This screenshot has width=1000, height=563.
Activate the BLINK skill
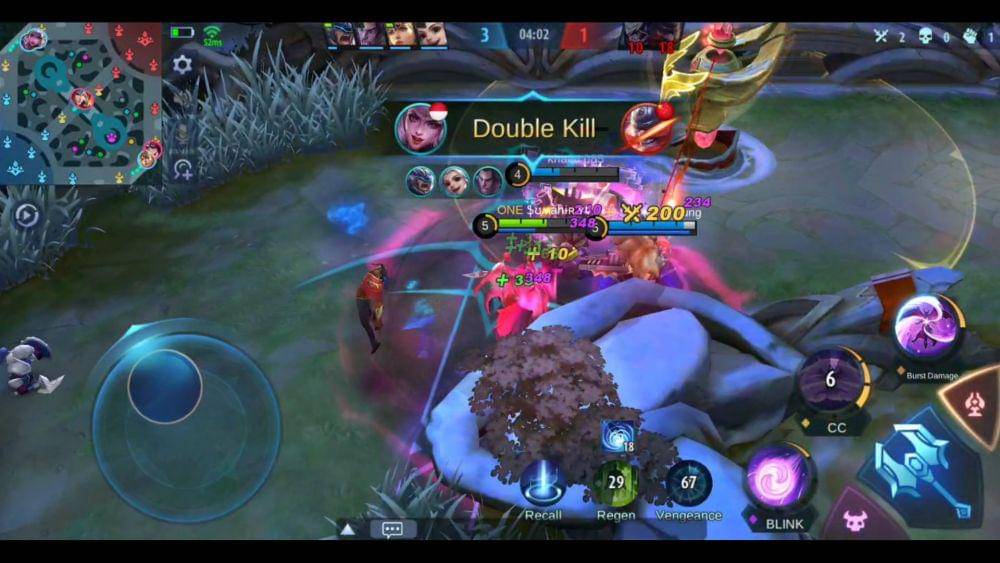pos(778,477)
